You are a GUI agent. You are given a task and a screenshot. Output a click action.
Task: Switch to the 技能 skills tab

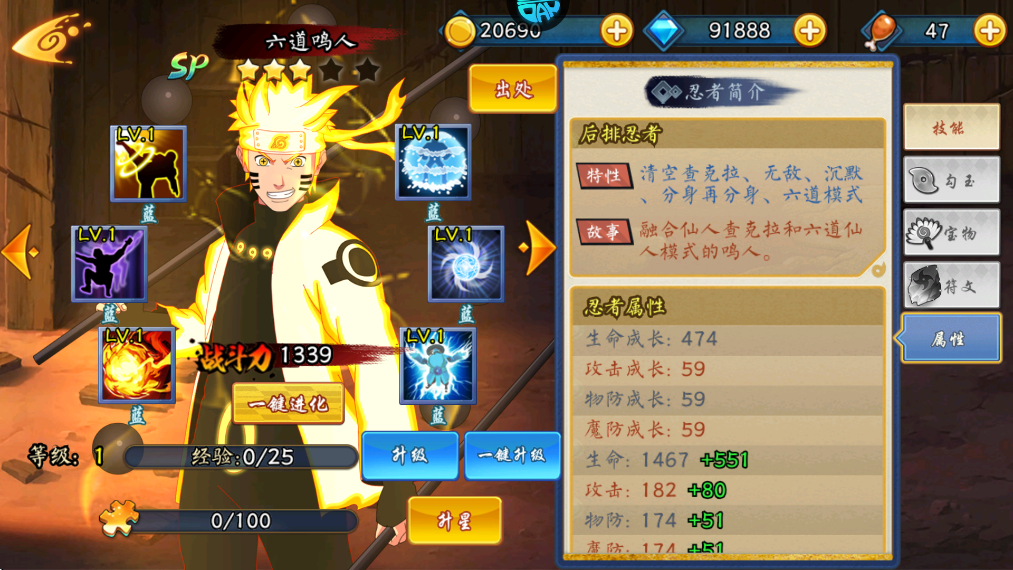coord(951,127)
